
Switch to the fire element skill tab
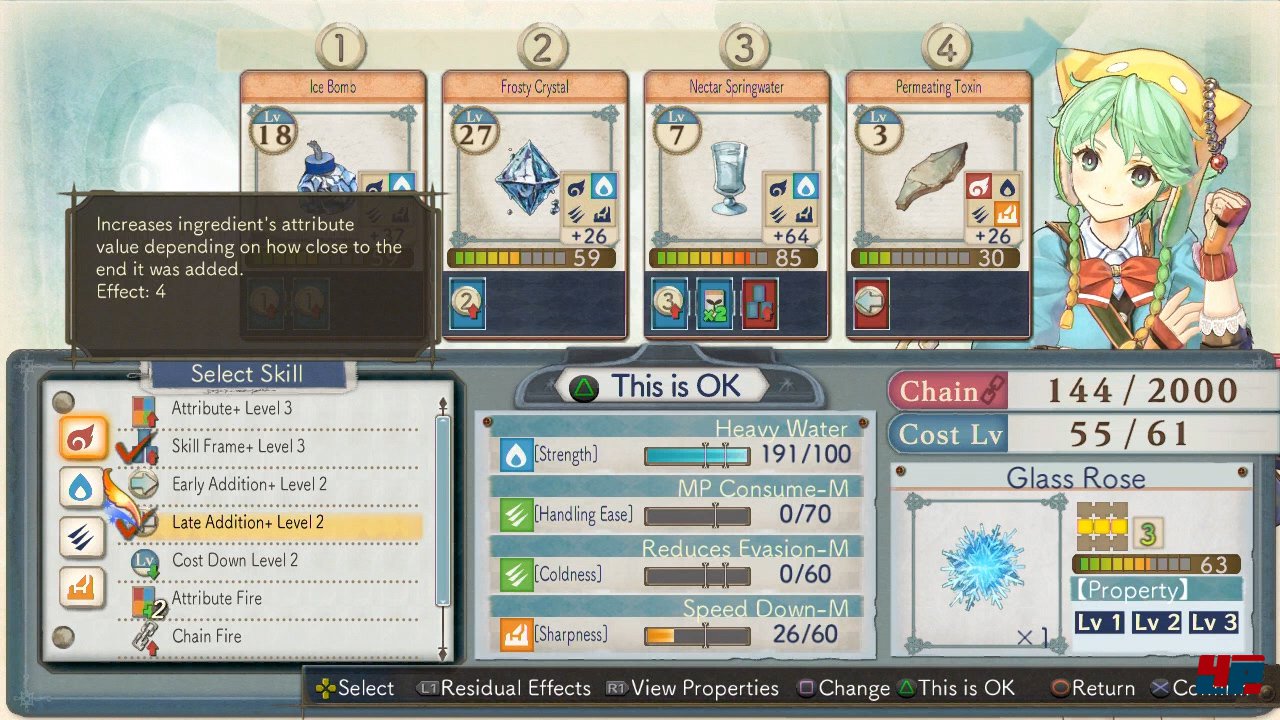82,438
